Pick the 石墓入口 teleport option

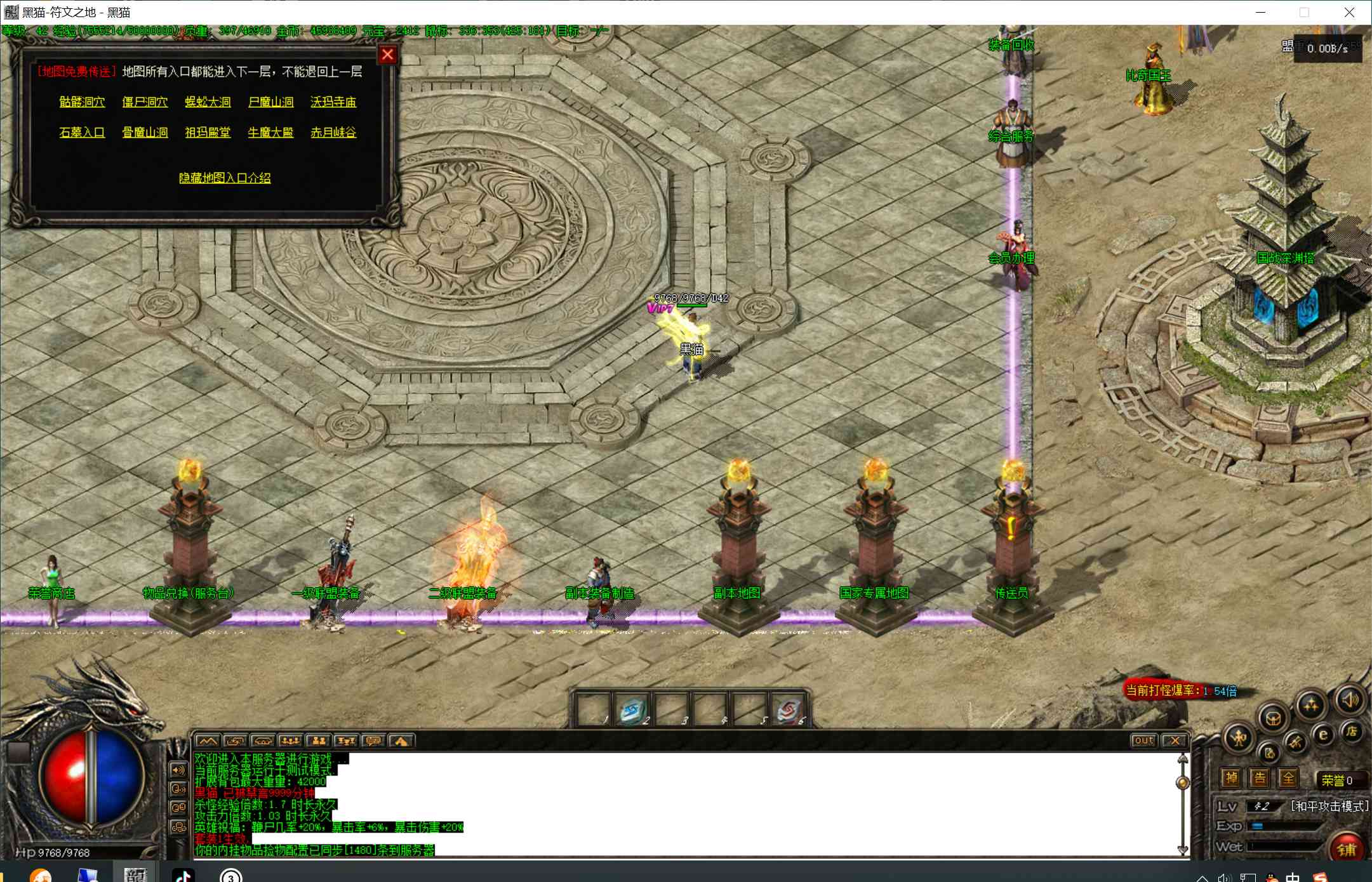click(82, 132)
